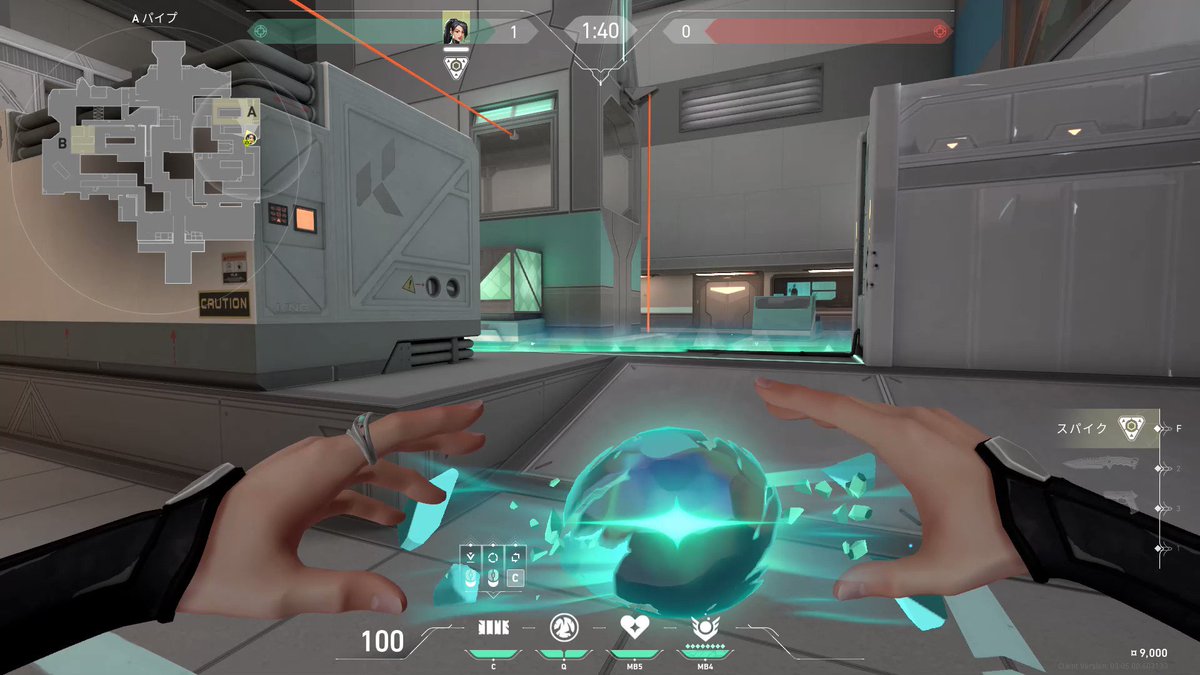Viewport: 1200px width, 675px height.
Task: Select the Healing Orb heart icon
Action: (633, 627)
